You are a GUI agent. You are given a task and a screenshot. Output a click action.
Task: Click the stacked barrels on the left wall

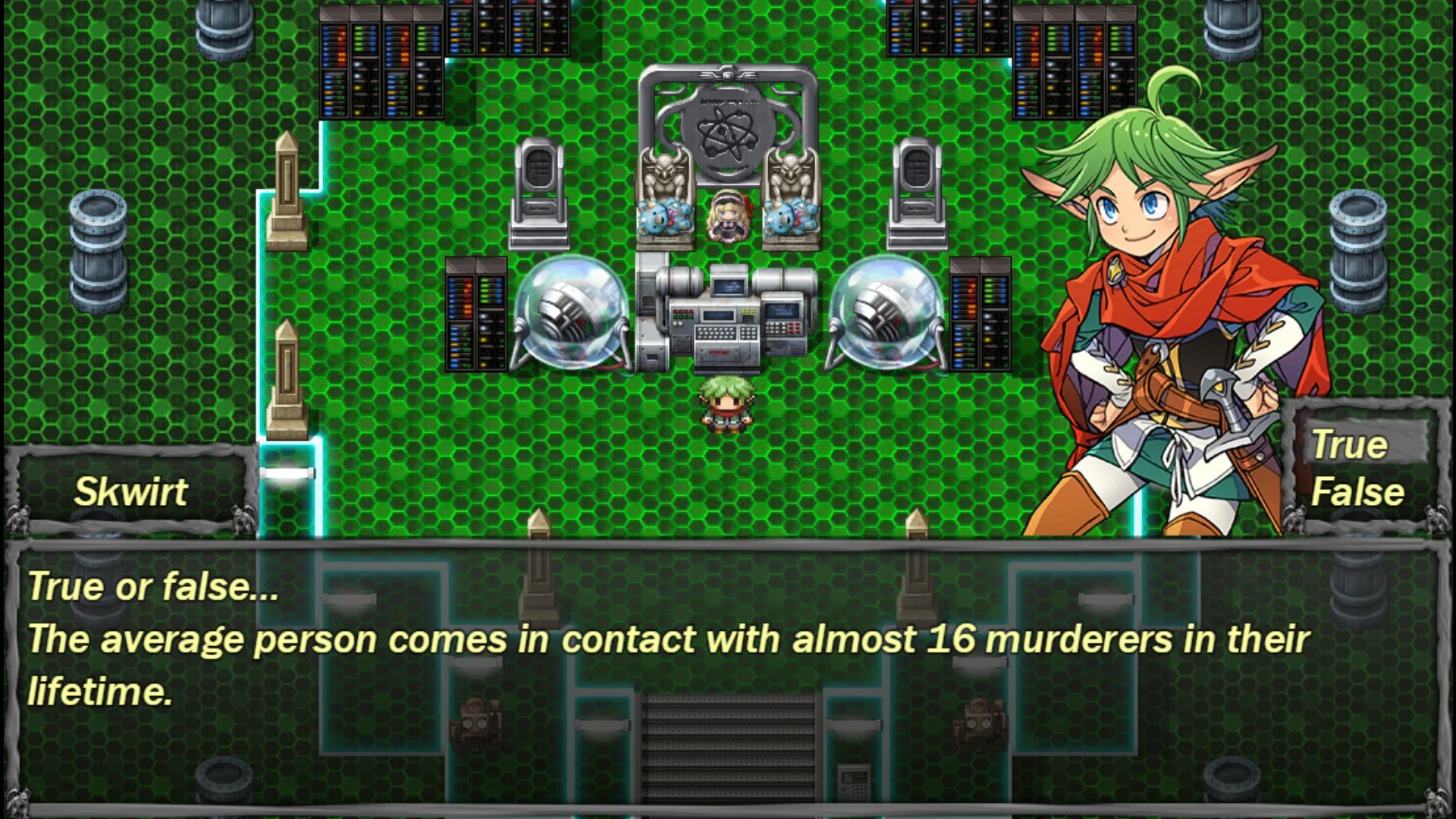coord(97,250)
